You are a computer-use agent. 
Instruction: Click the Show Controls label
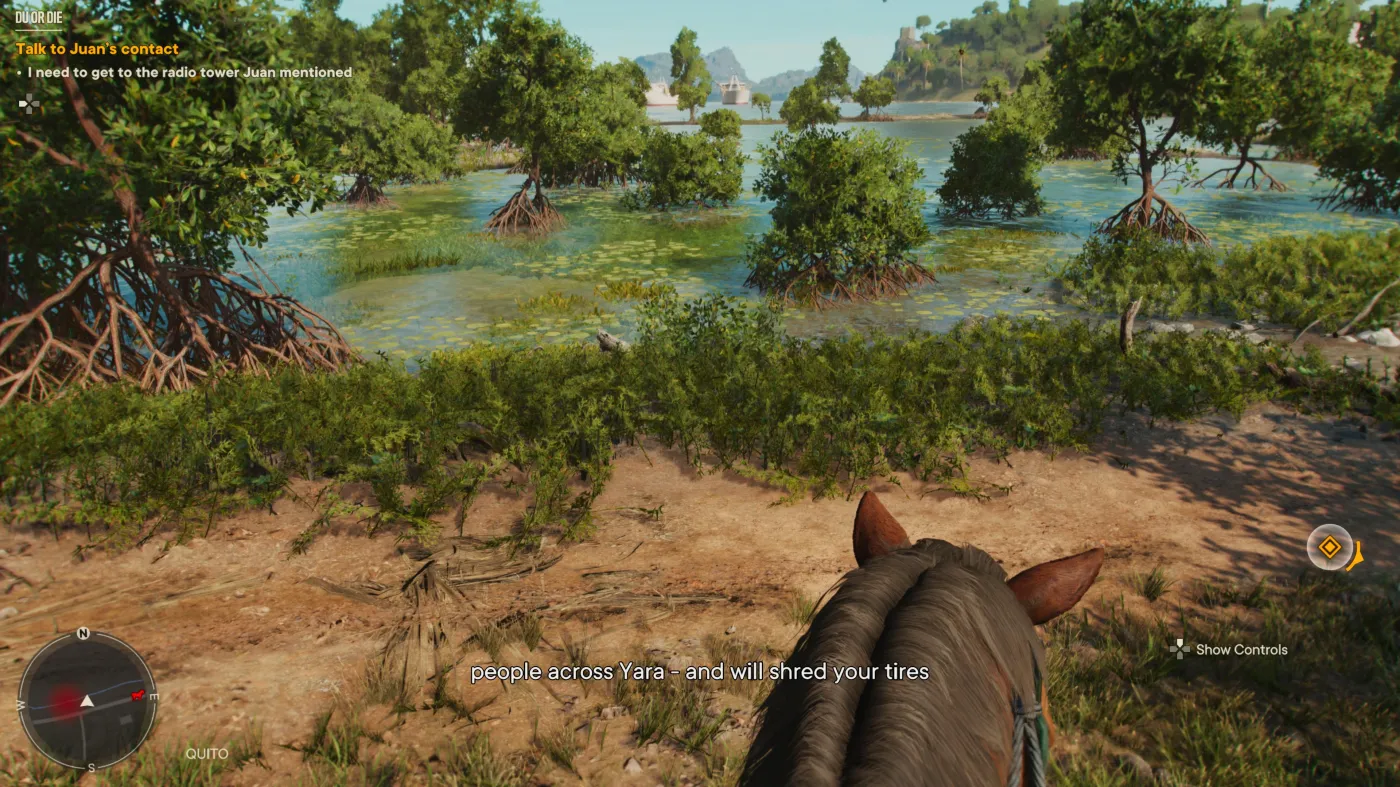click(x=1241, y=650)
